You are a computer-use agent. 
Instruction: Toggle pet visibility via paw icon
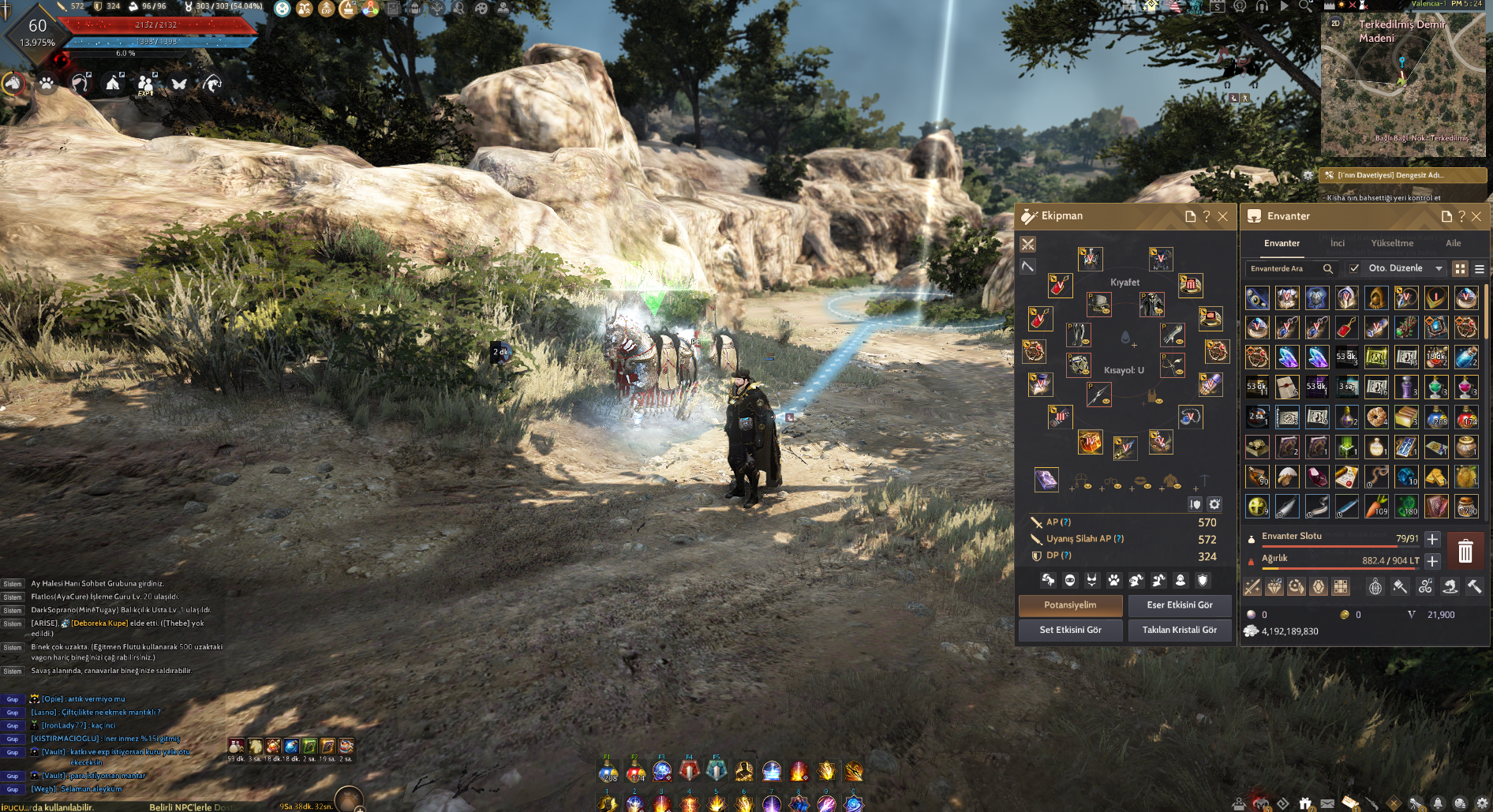coord(1113,582)
